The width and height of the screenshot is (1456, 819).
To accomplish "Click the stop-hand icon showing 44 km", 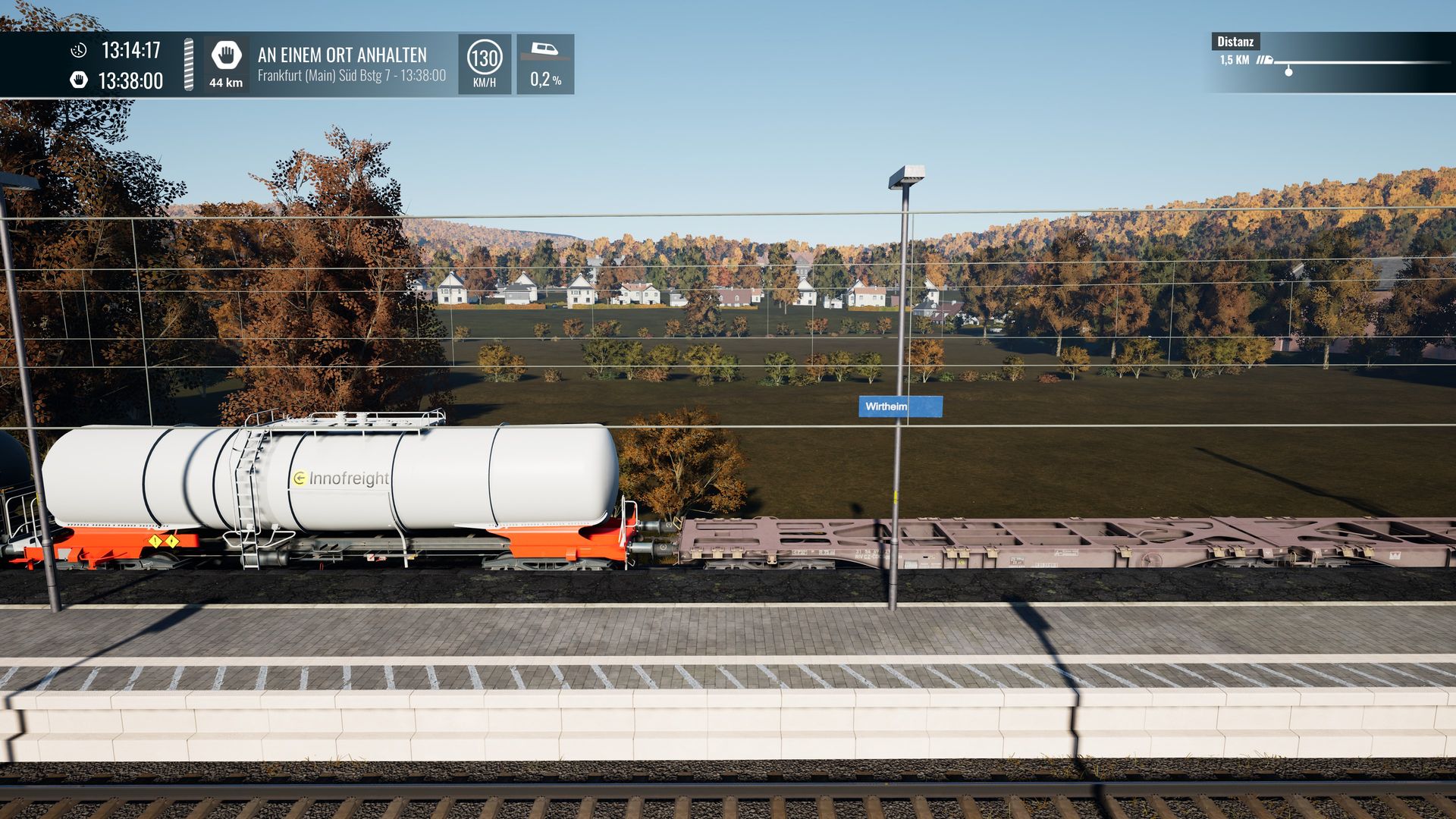I will click(226, 56).
